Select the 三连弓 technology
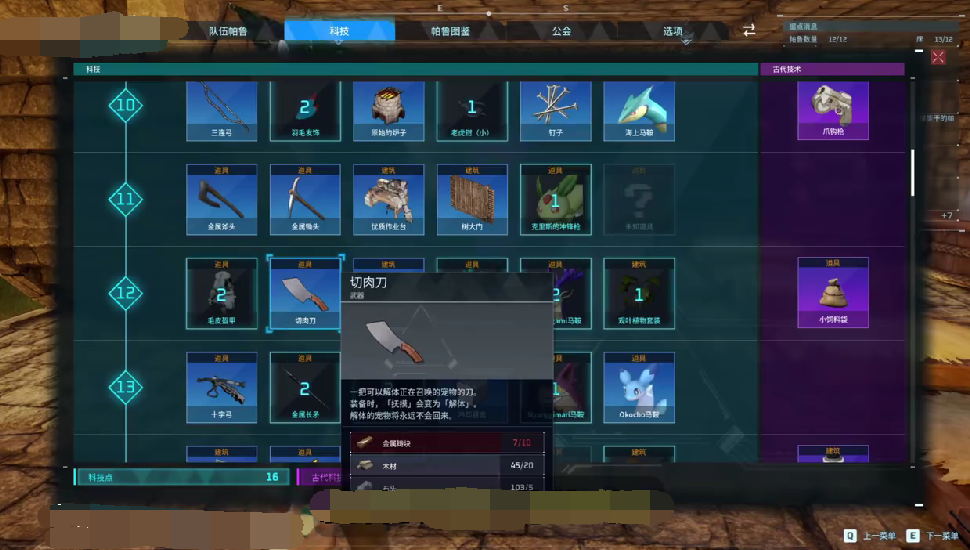This screenshot has height=550, width=970. [x=222, y=110]
